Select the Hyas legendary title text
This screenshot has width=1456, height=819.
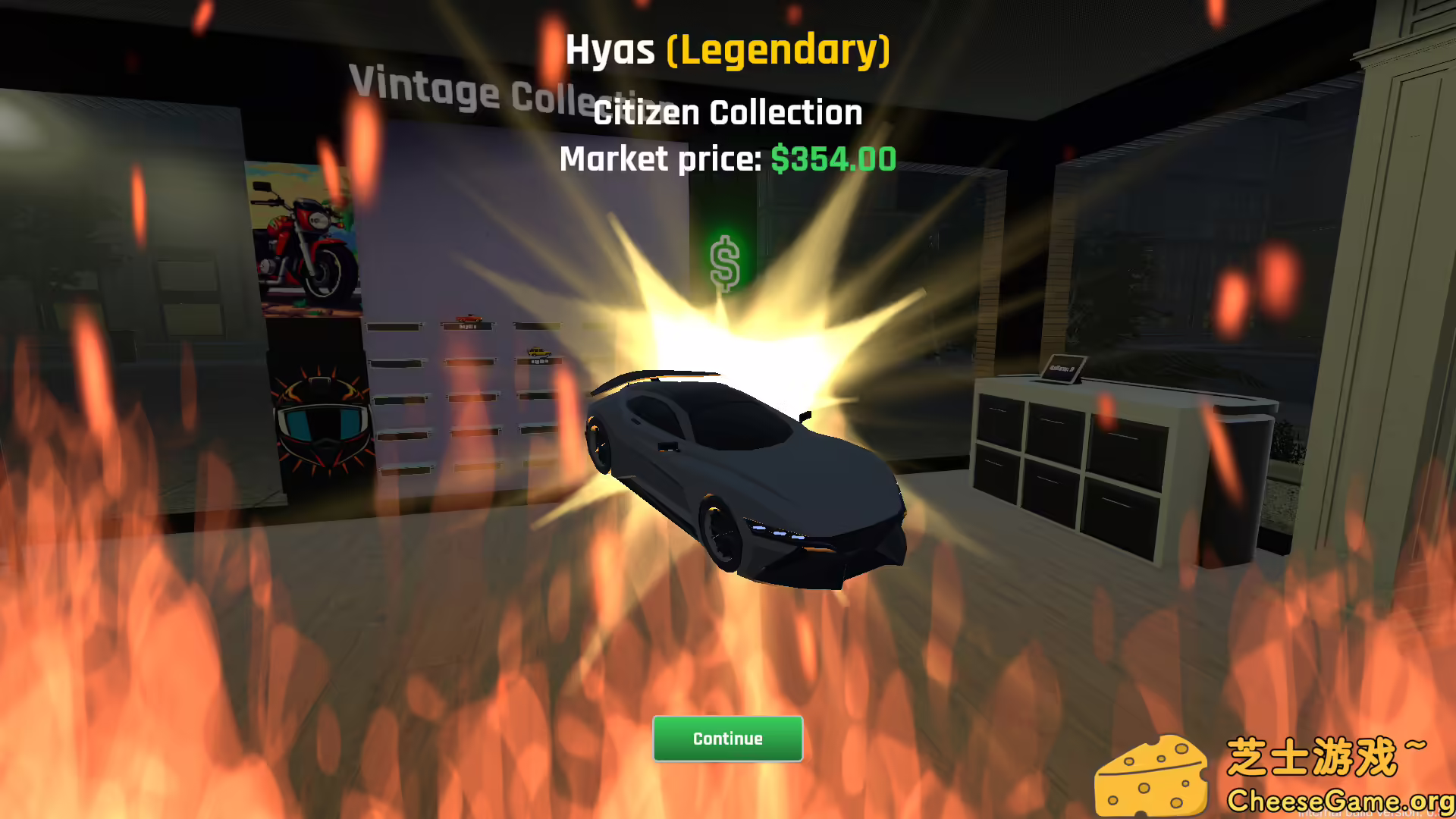point(726,51)
